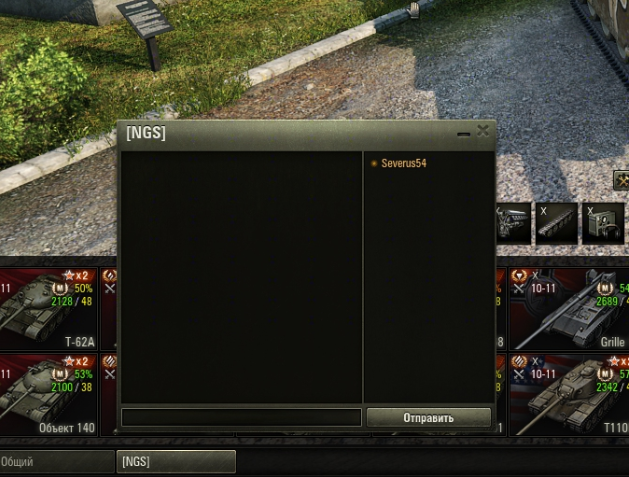This screenshot has width=629, height=477.
Task: Close the [NGS] chat window
Action: [x=484, y=131]
